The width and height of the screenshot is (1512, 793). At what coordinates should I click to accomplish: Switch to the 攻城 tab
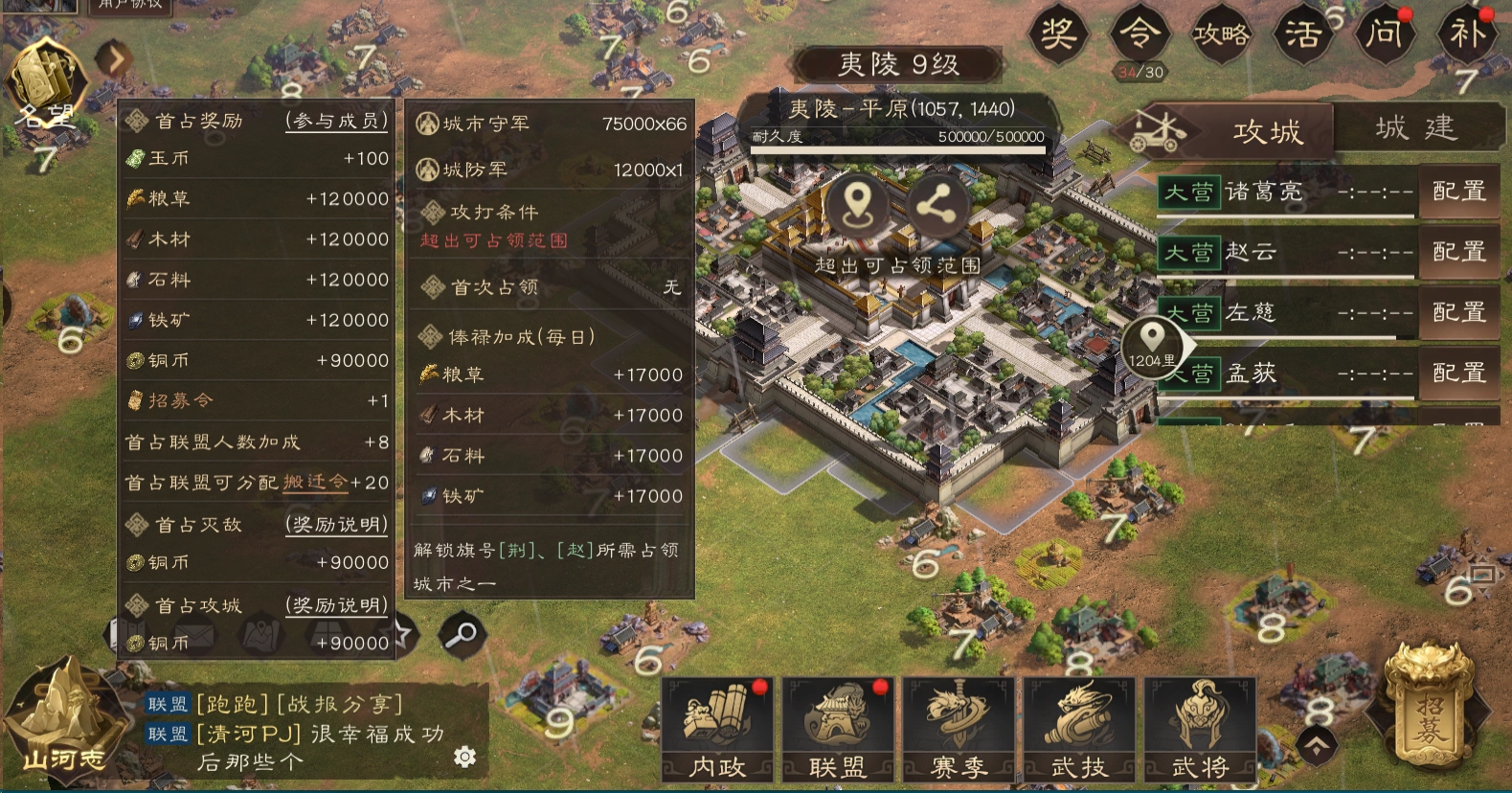click(x=1265, y=131)
